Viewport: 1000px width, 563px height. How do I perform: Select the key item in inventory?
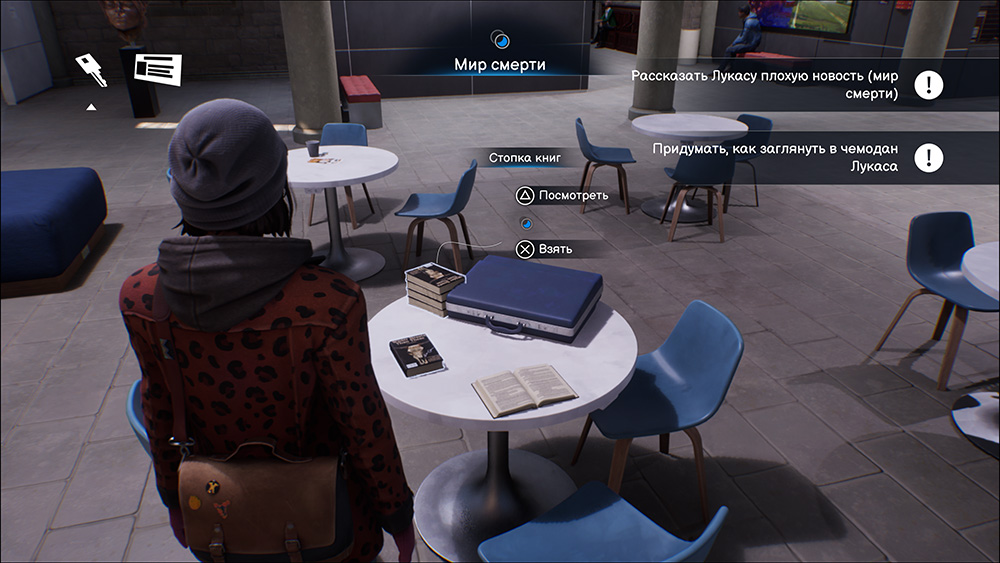click(x=91, y=69)
